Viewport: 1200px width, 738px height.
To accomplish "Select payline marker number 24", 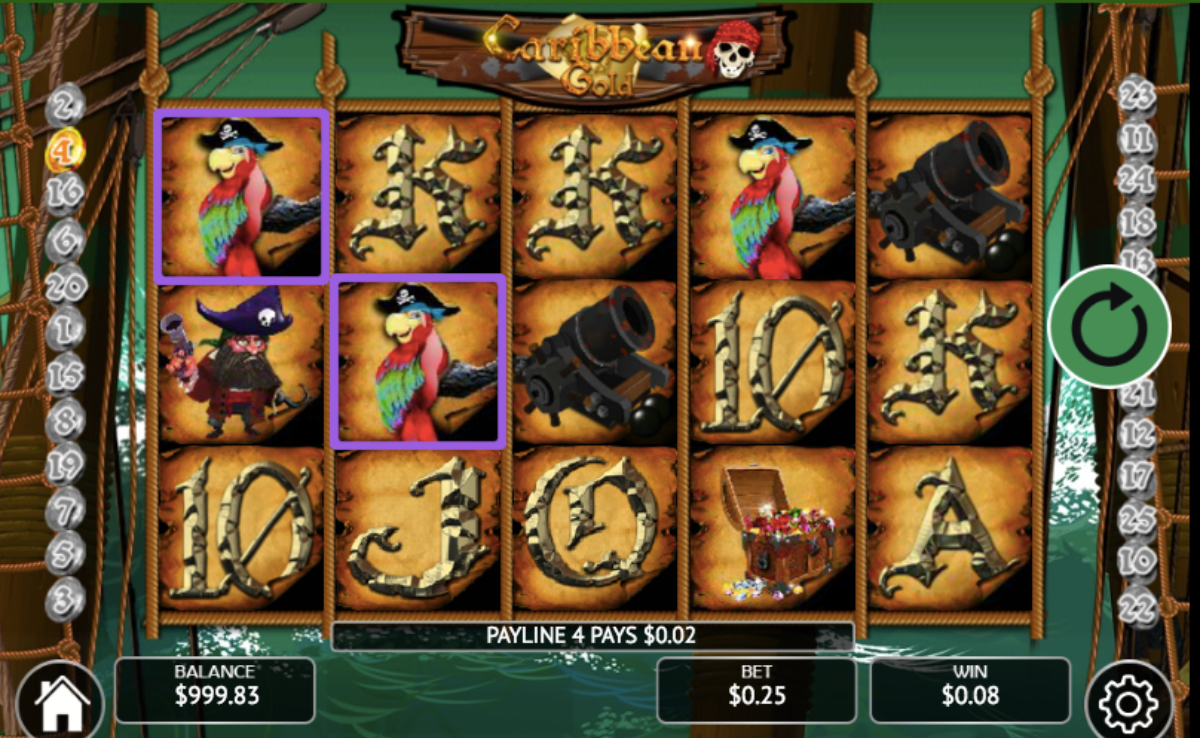I will pos(1137,180).
